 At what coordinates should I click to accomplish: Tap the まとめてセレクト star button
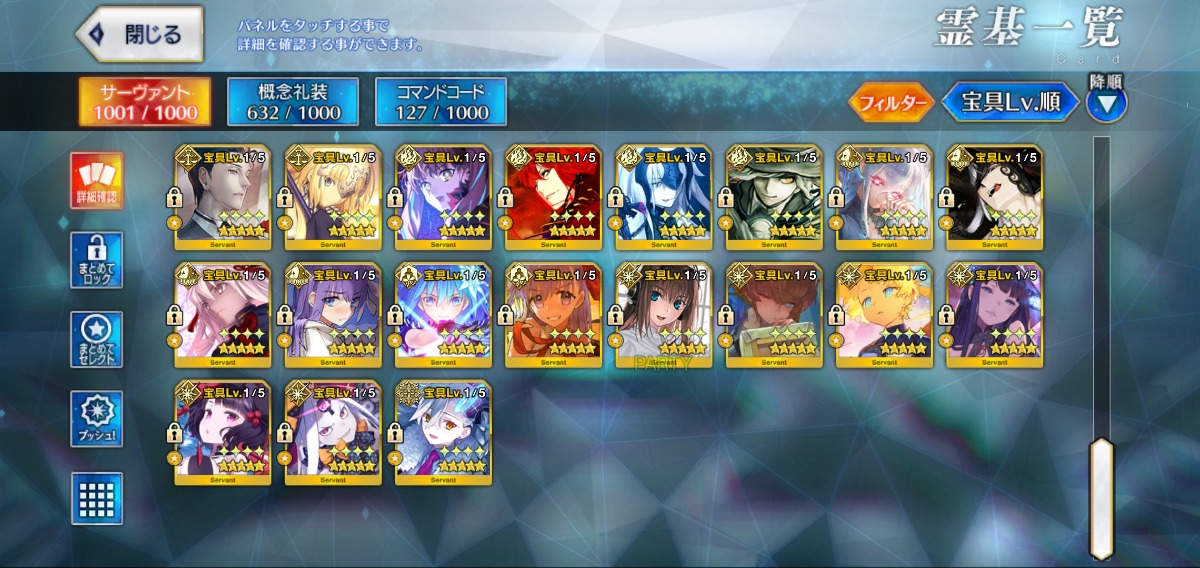pos(97,340)
